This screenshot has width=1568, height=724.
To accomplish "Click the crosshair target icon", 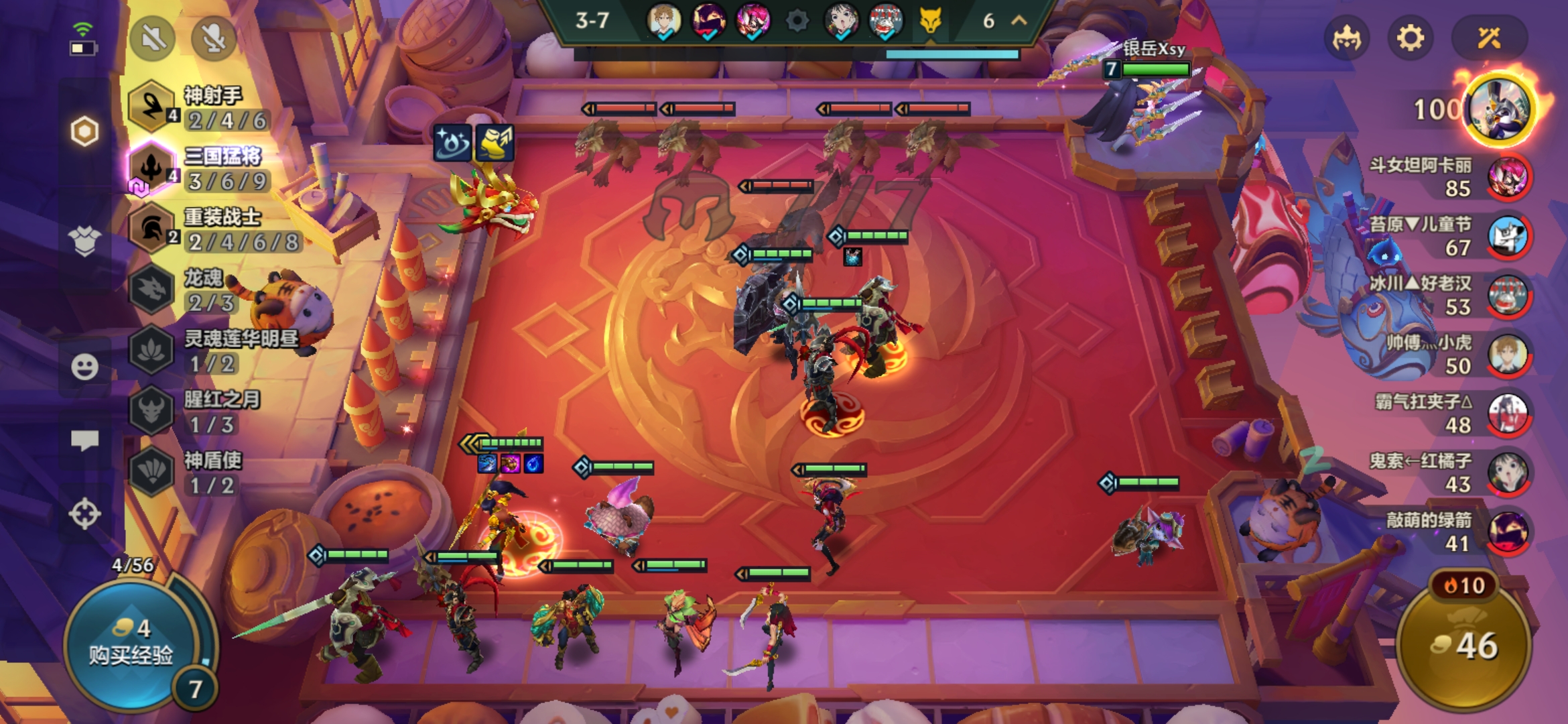I will tap(84, 514).
